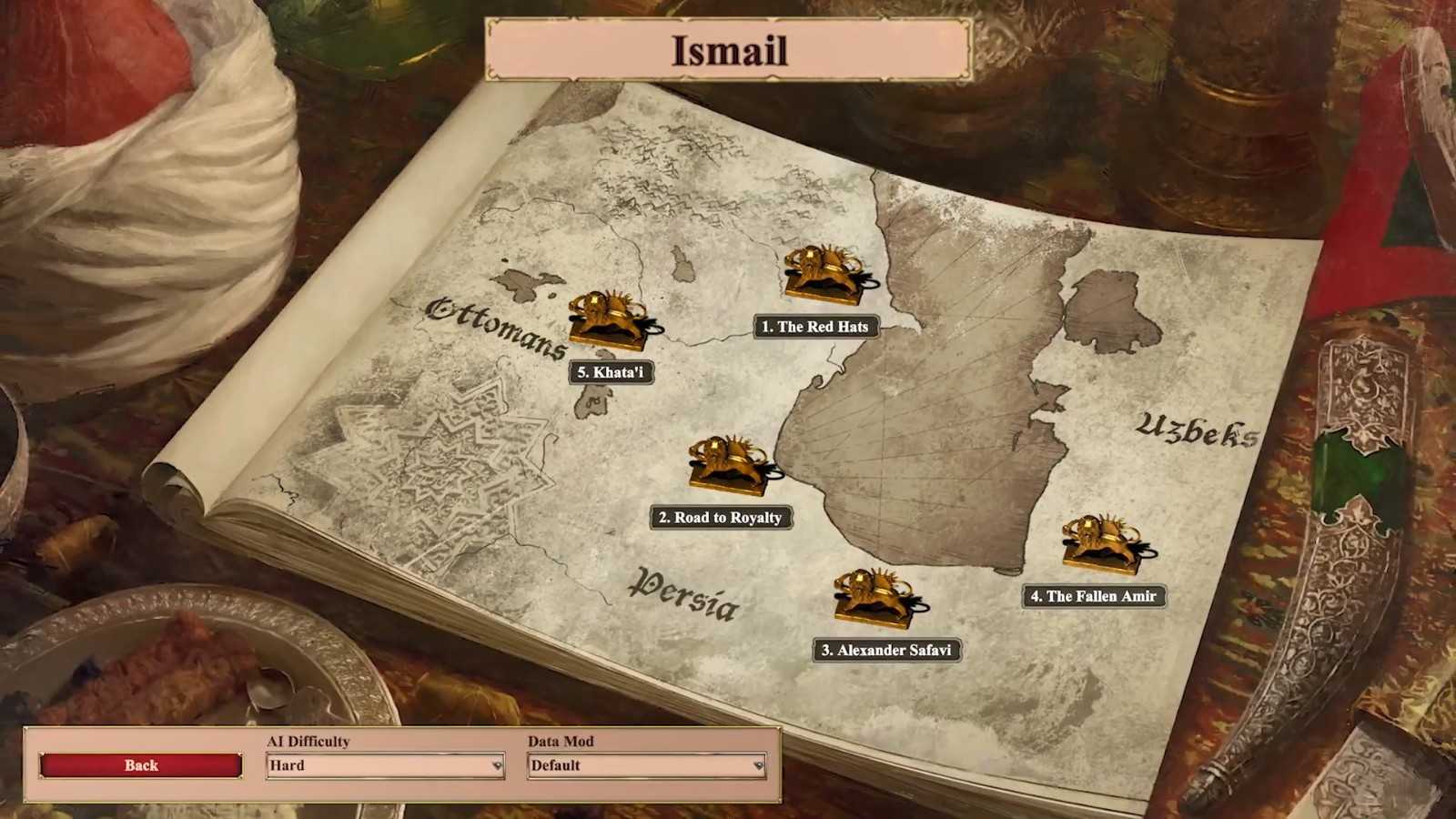
Task: Select the lion statue above Alexander Safavi
Action: click(874, 597)
